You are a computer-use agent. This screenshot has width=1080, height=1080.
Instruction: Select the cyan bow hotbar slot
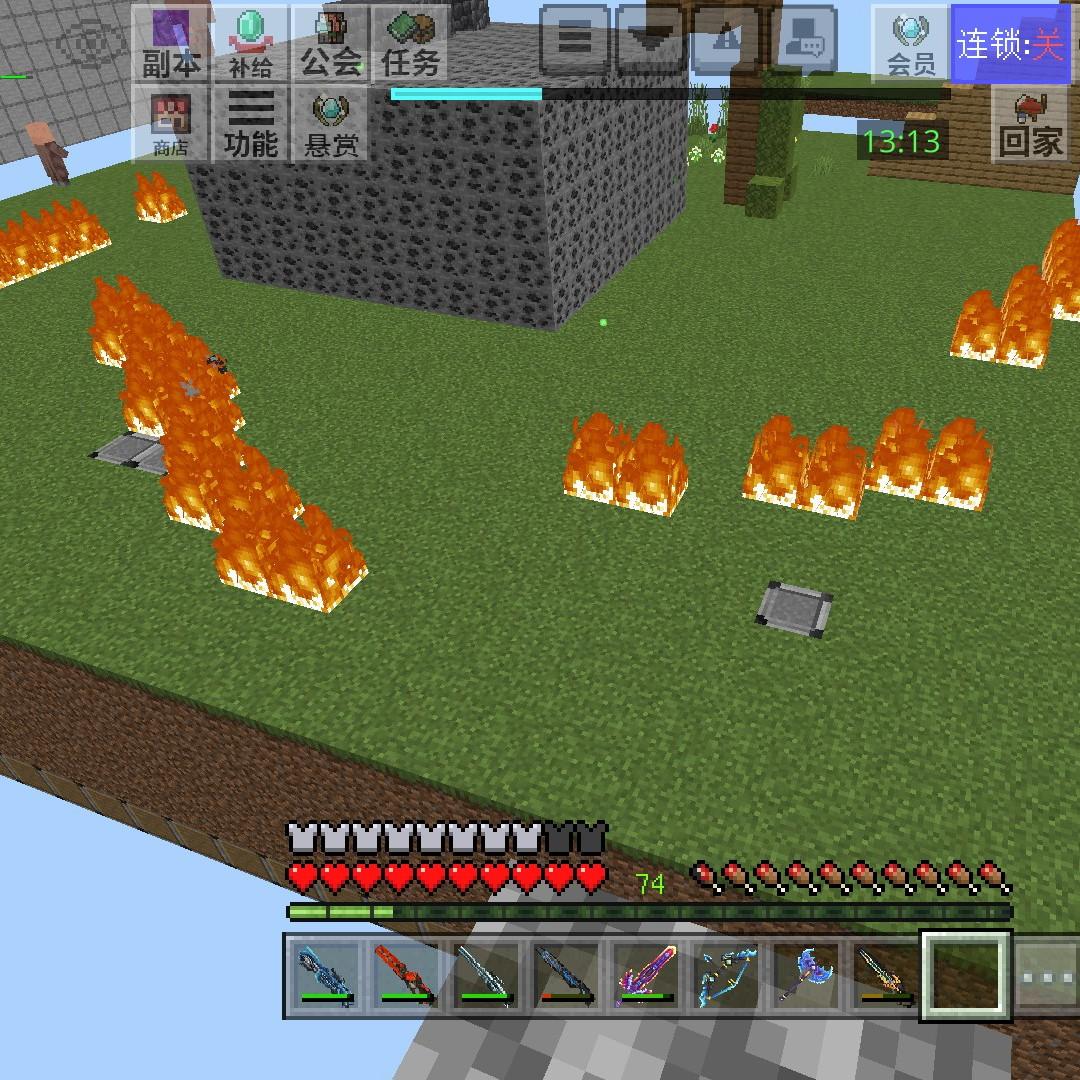[x=726, y=976]
